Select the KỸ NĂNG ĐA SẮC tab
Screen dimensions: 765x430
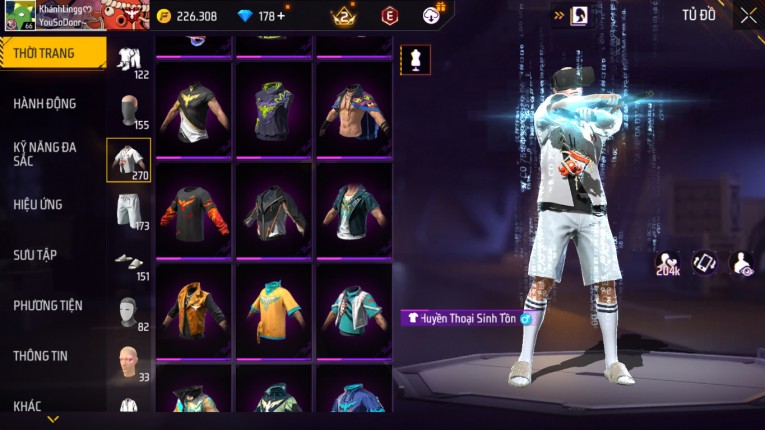pos(45,153)
